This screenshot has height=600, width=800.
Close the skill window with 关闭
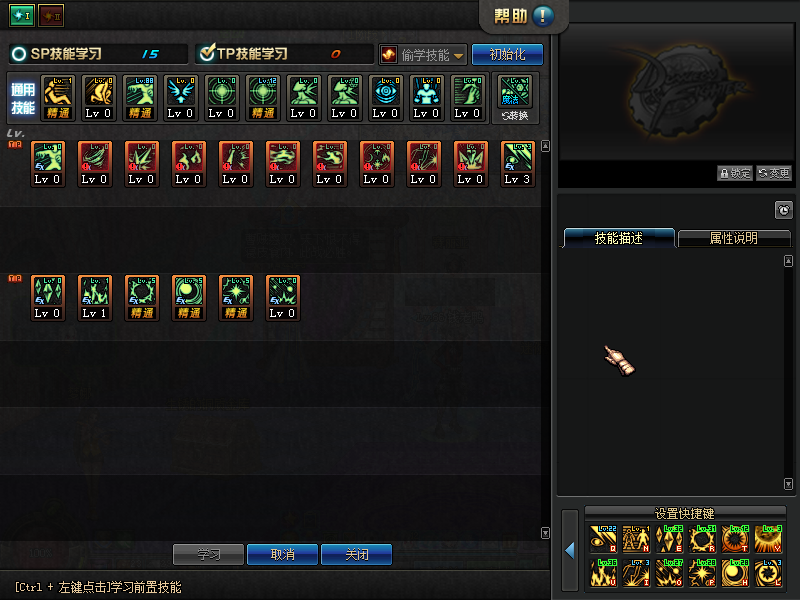point(356,554)
